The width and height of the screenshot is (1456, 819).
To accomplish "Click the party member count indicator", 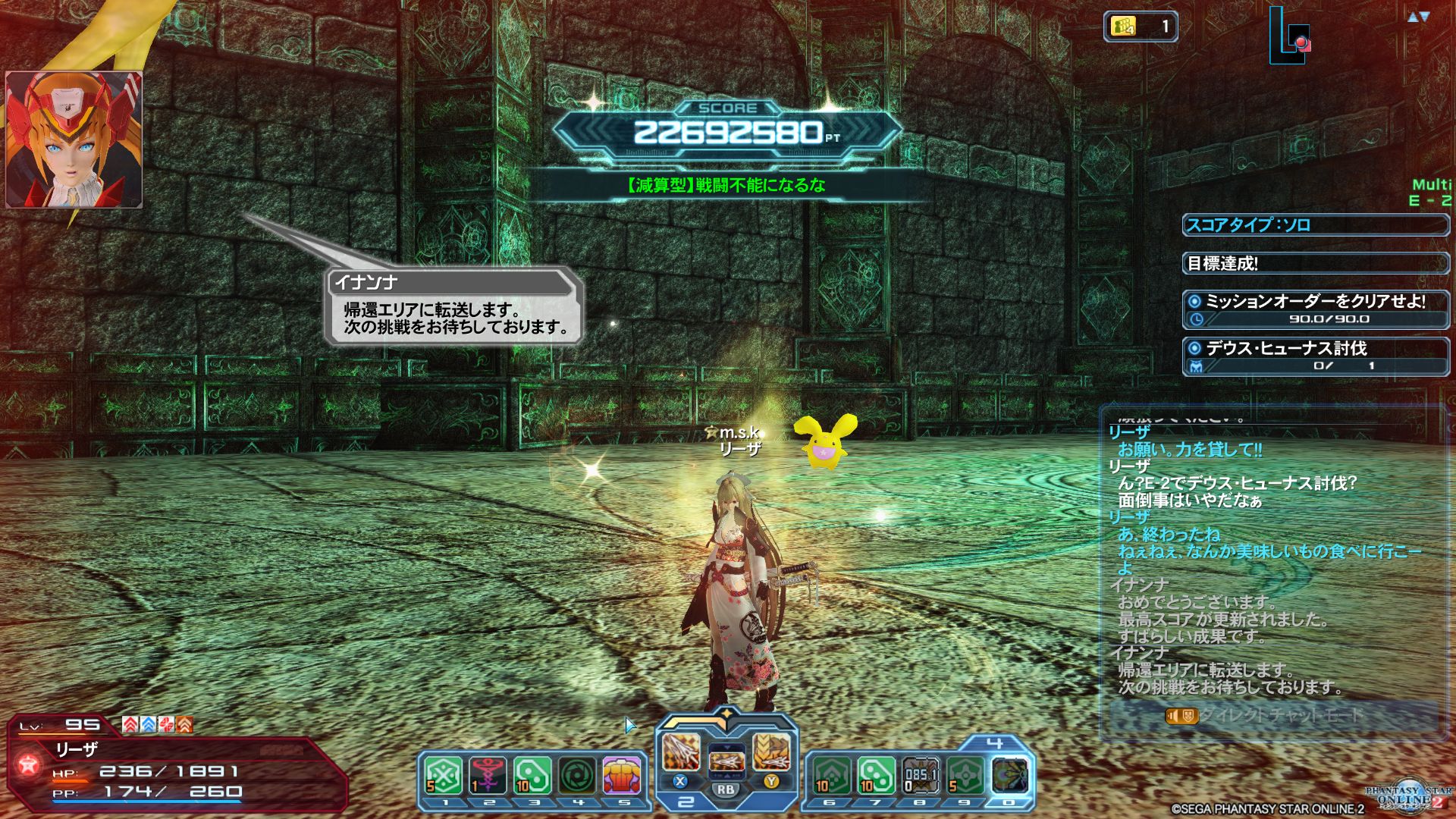I will click(1140, 27).
